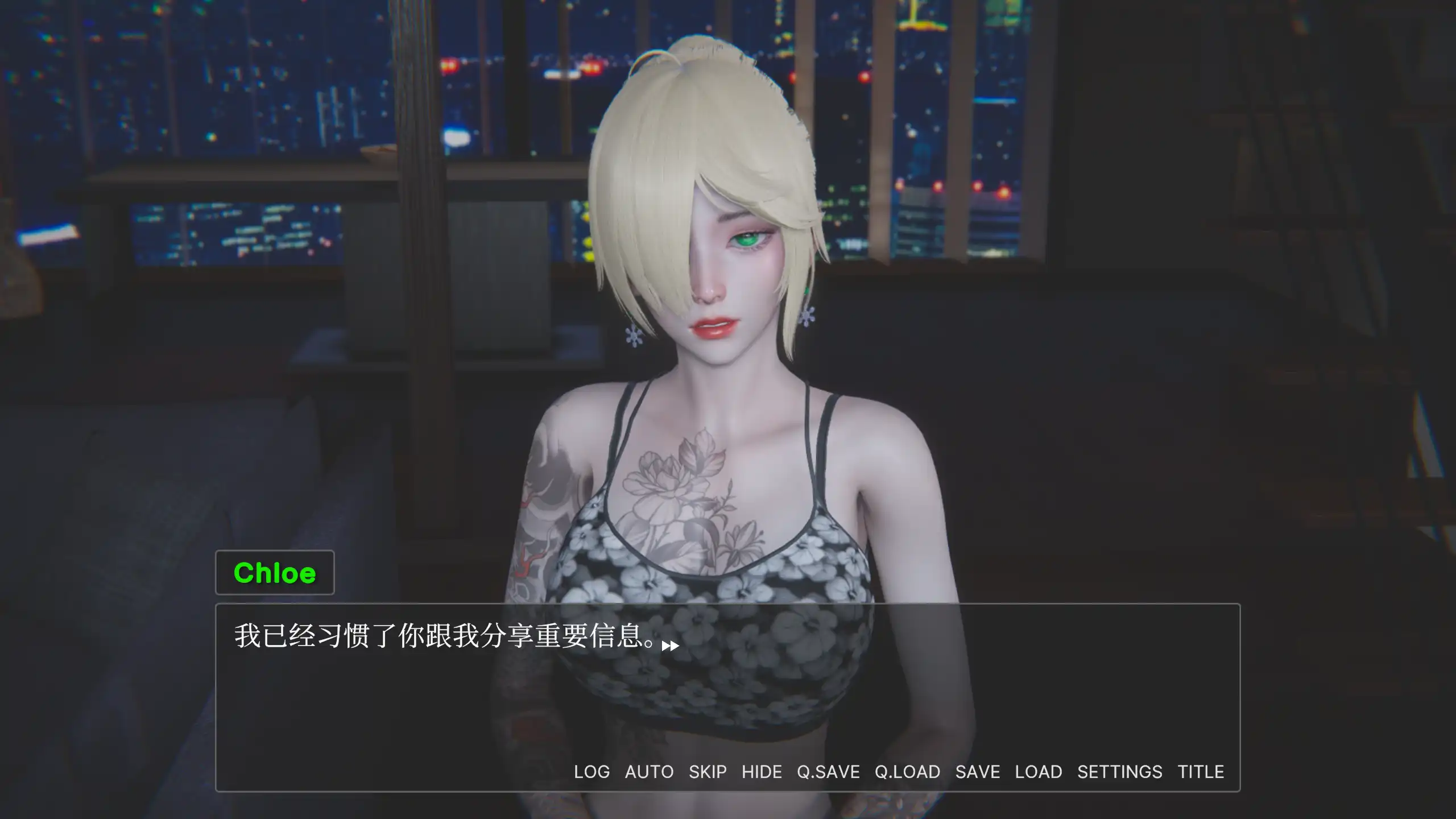The height and width of the screenshot is (819, 1456).
Task: Select the LOG option in quick menu
Action: pyautogui.click(x=591, y=772)
